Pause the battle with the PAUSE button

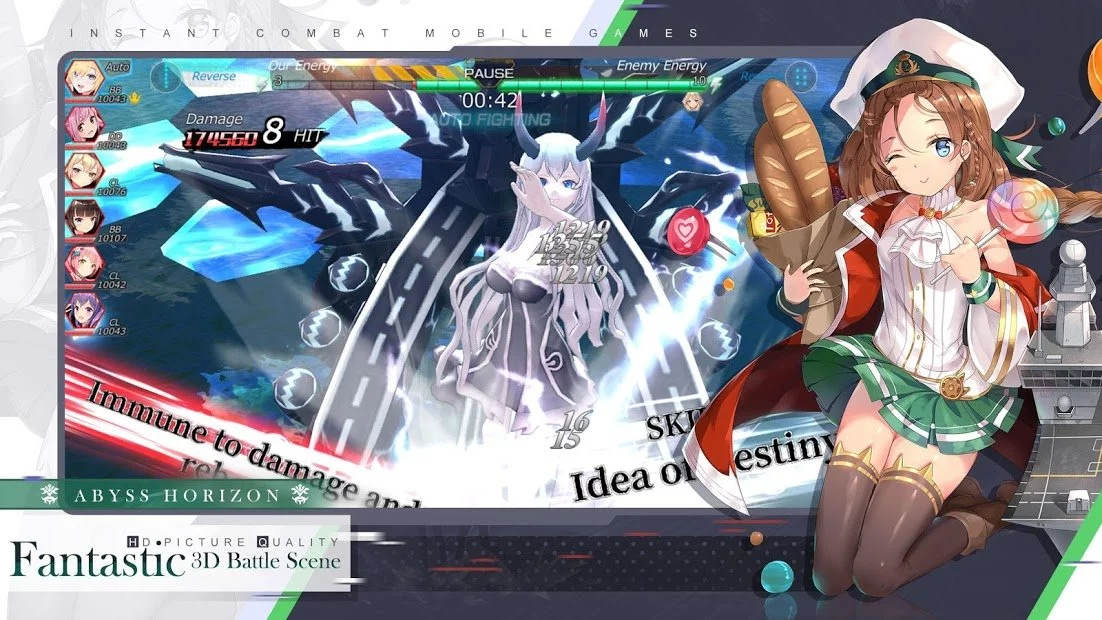click(489, 73)
